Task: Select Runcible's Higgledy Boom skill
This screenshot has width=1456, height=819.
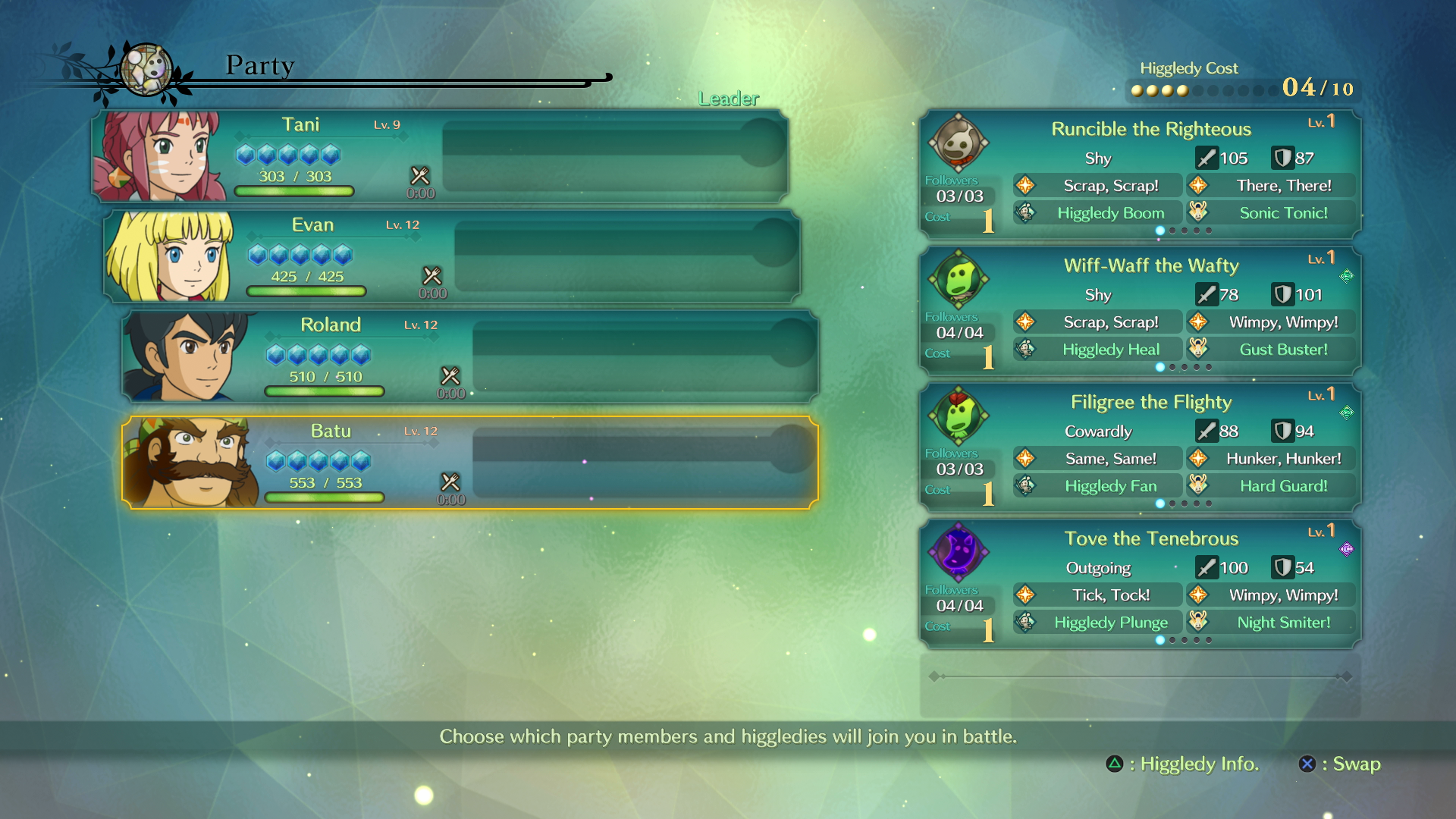Action: click(x=1109, y=213)
